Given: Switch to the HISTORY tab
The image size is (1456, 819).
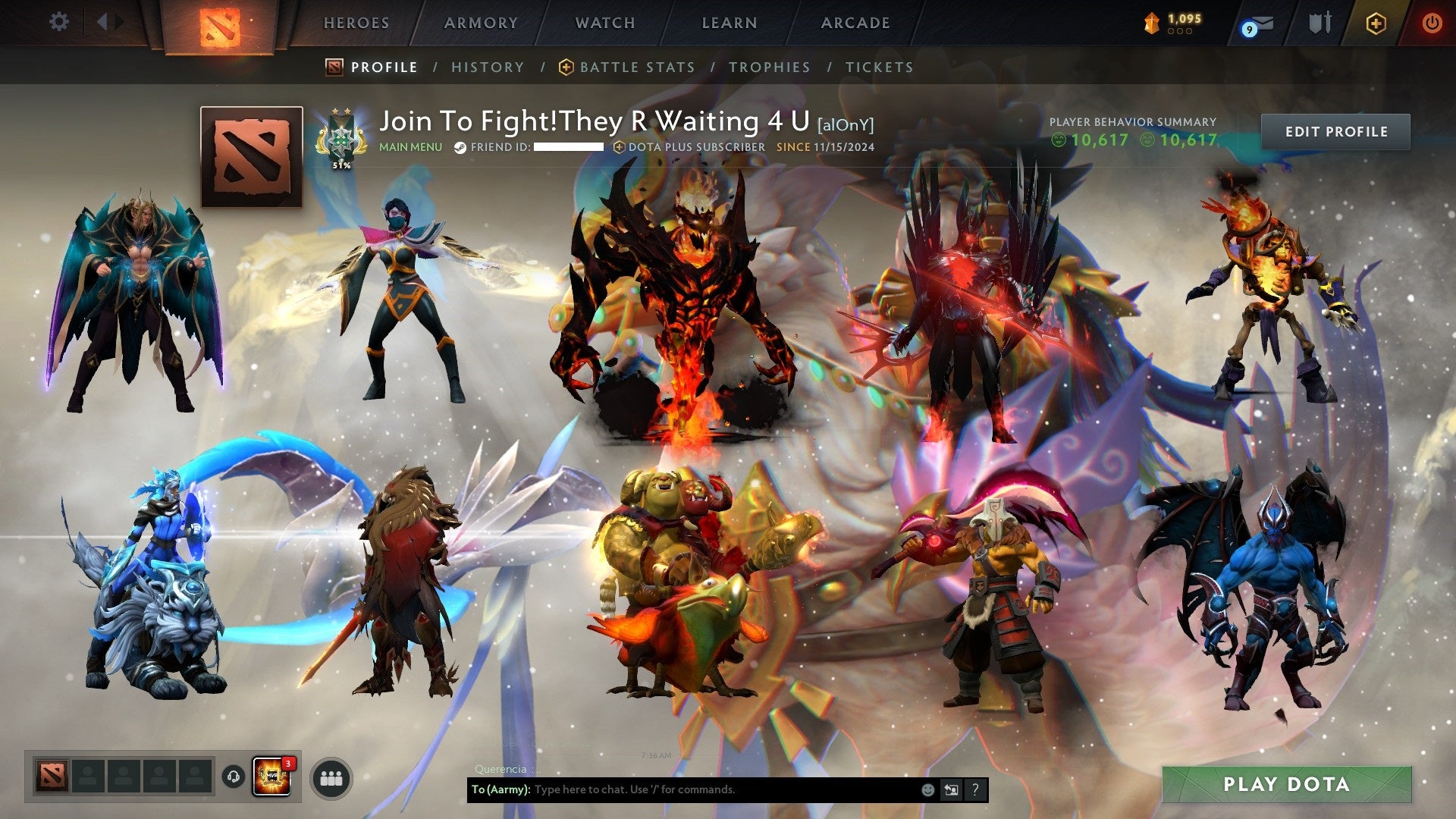Looking at the screenshot, I should [488, 67].
